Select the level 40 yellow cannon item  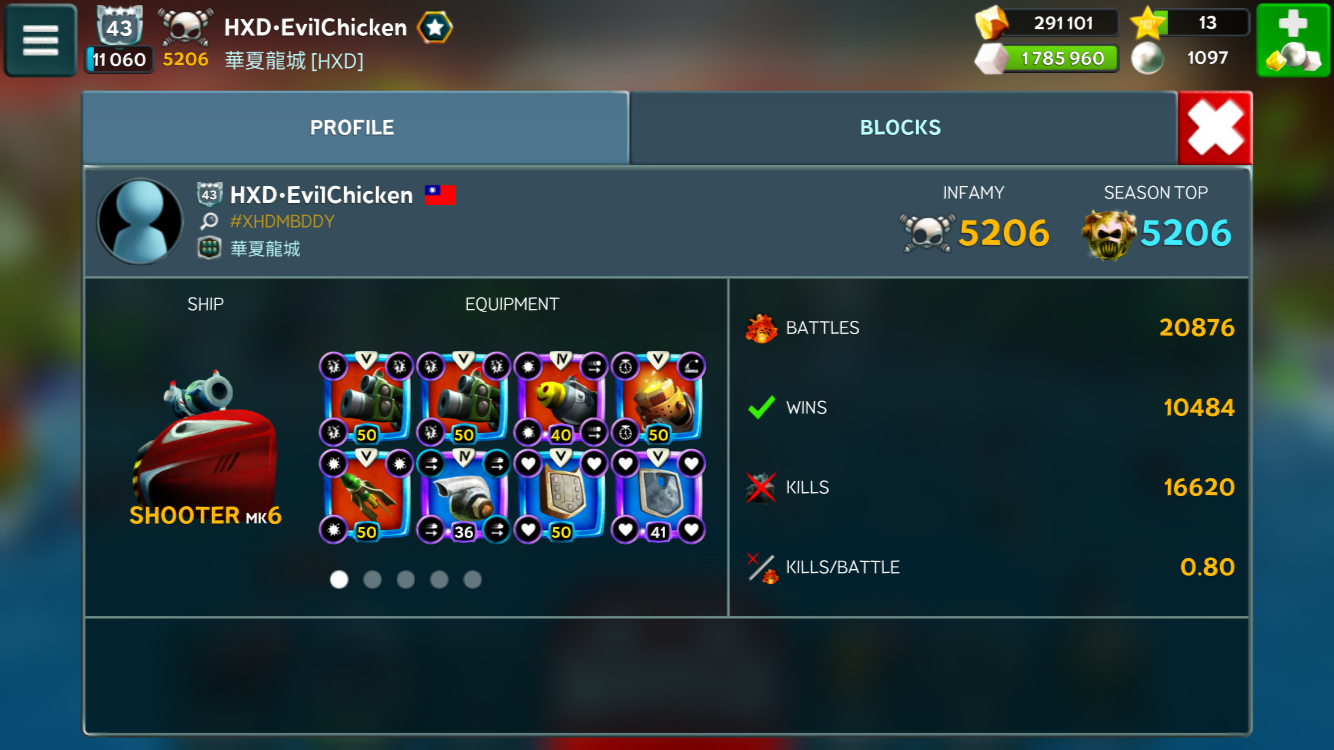tap(560, 398)
